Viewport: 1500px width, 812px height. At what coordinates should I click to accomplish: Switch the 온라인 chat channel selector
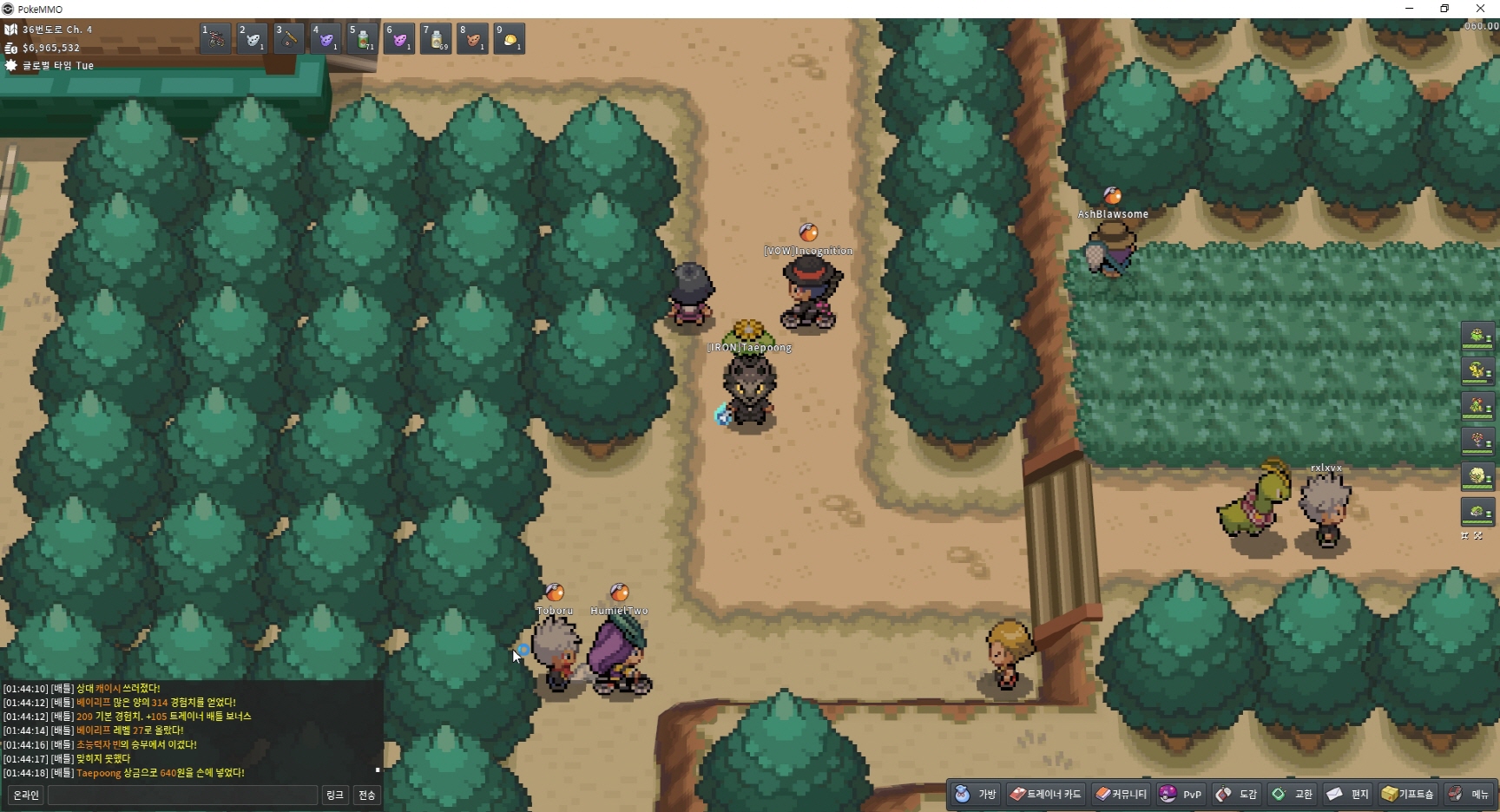26,795
